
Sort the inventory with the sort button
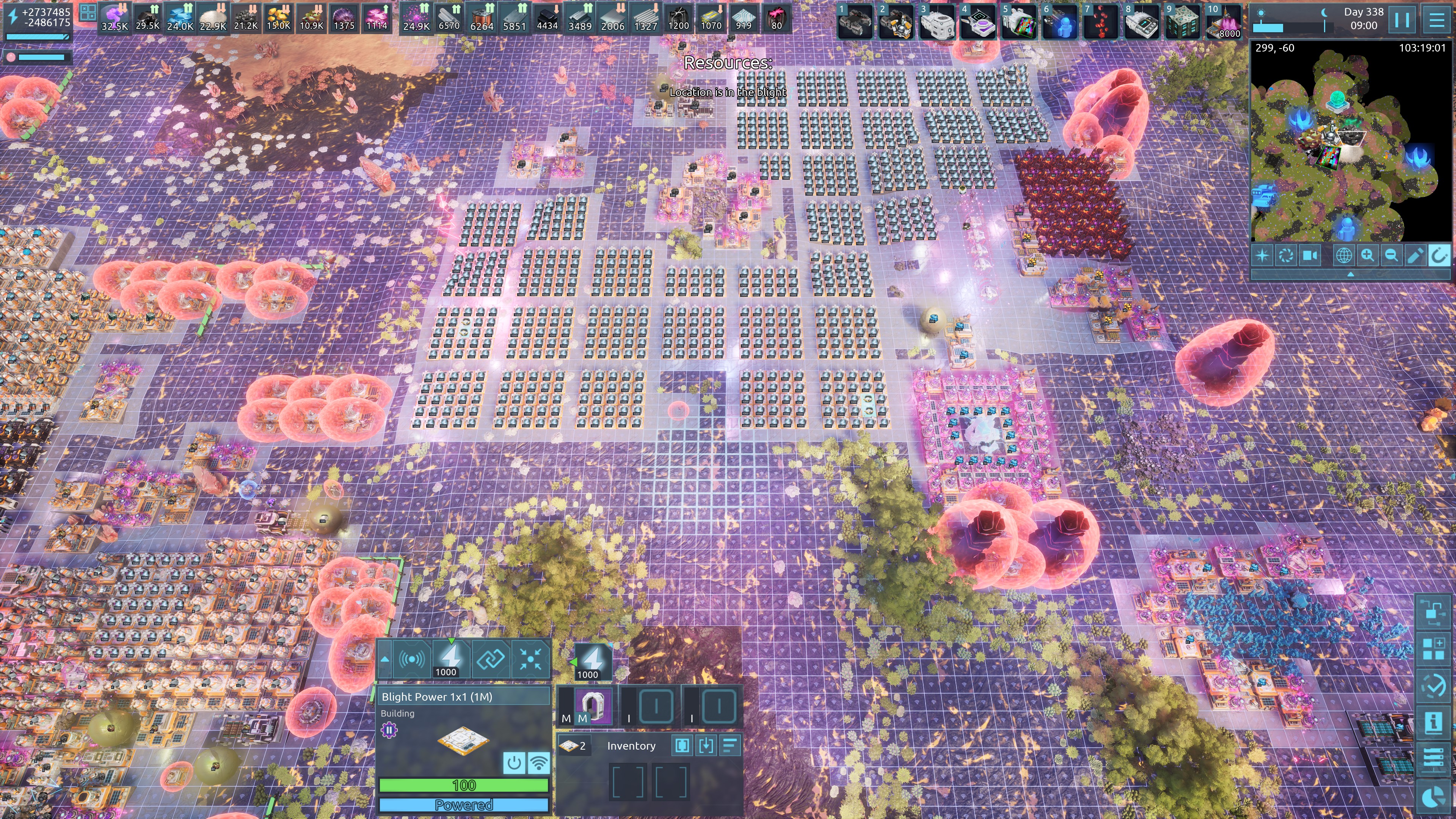click(x=730, y=746)
